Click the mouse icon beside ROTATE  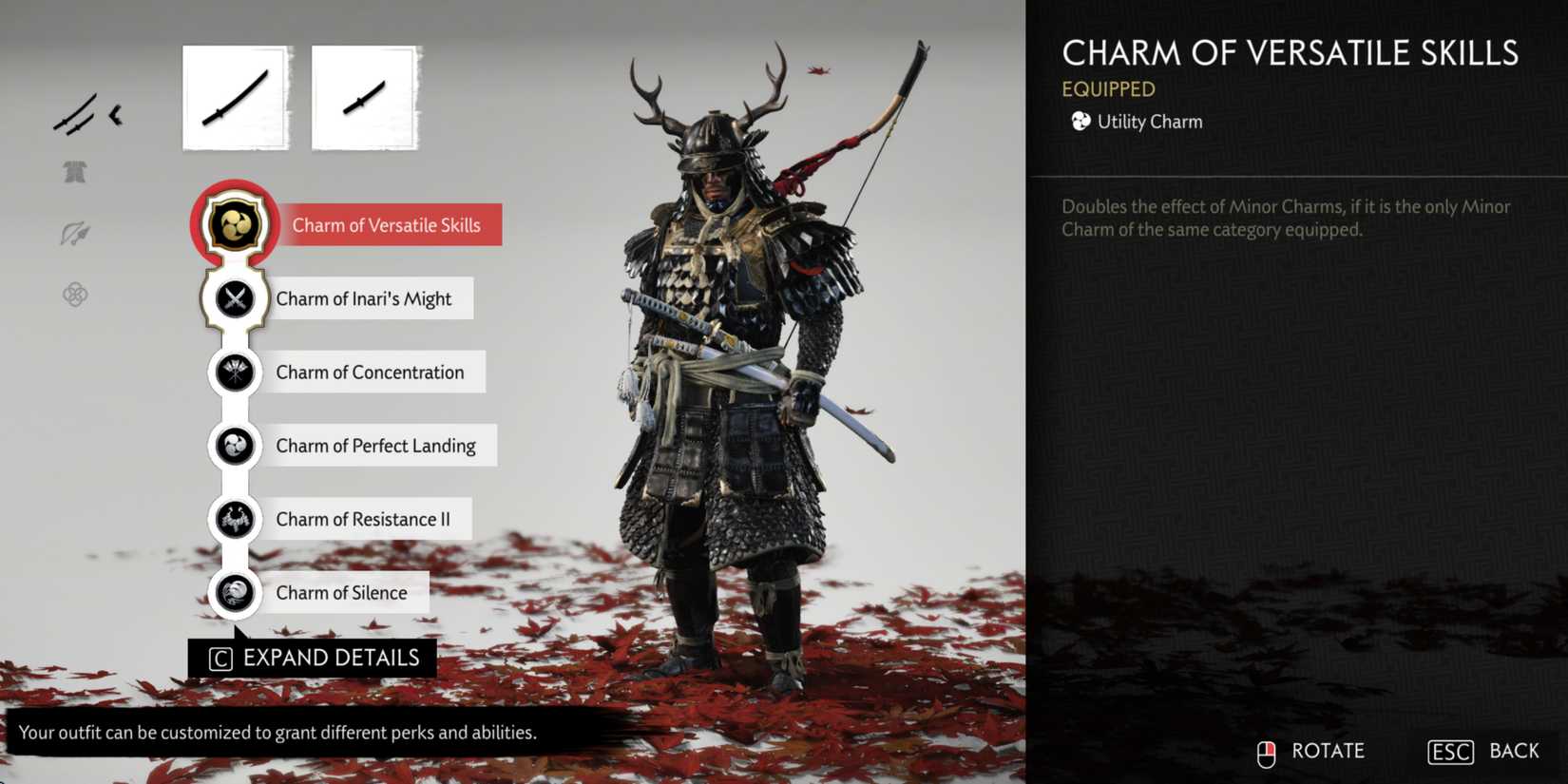pos(1266,751)
